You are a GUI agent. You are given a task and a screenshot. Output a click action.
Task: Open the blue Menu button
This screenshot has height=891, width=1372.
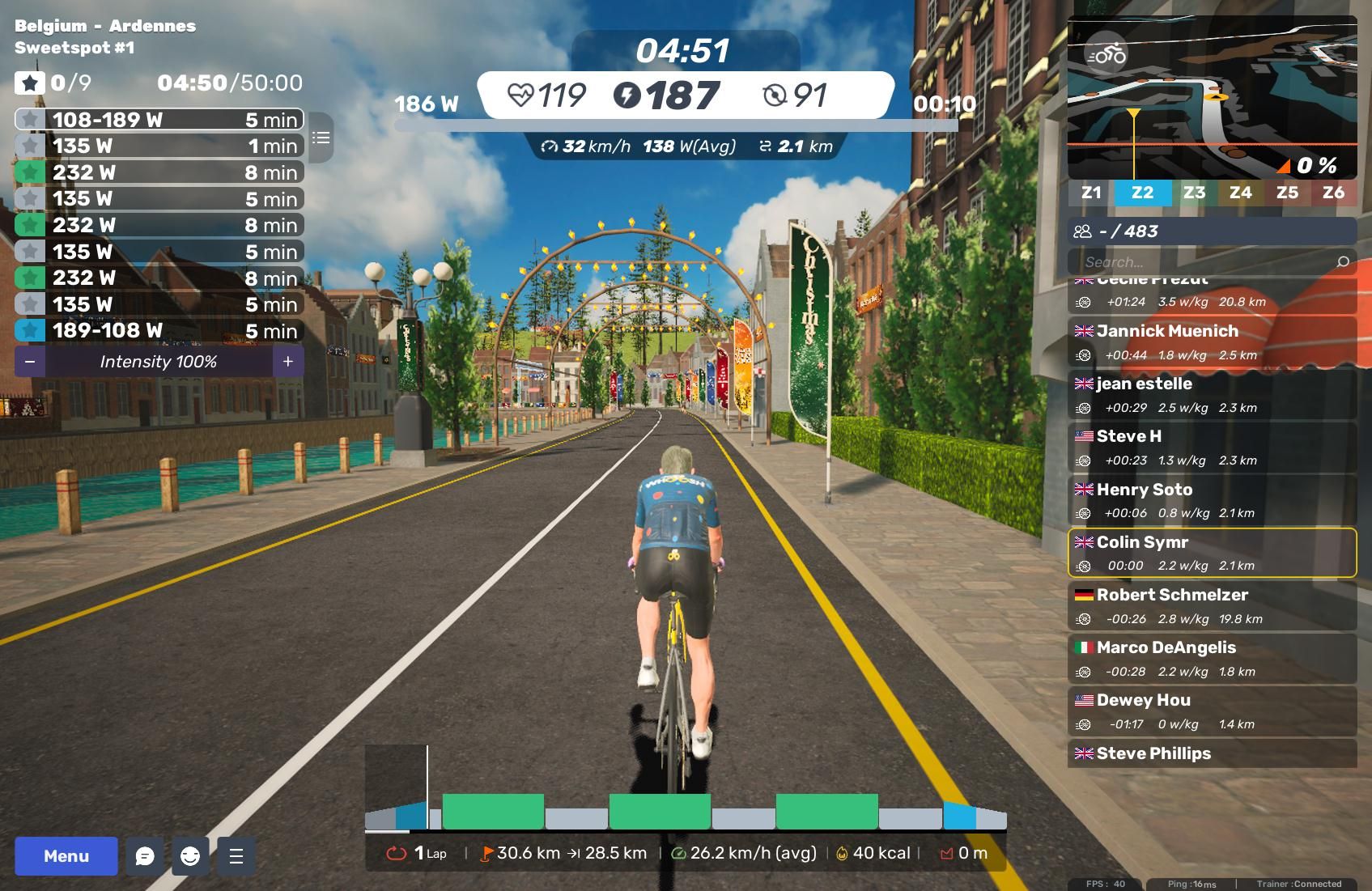pos(66,856)
